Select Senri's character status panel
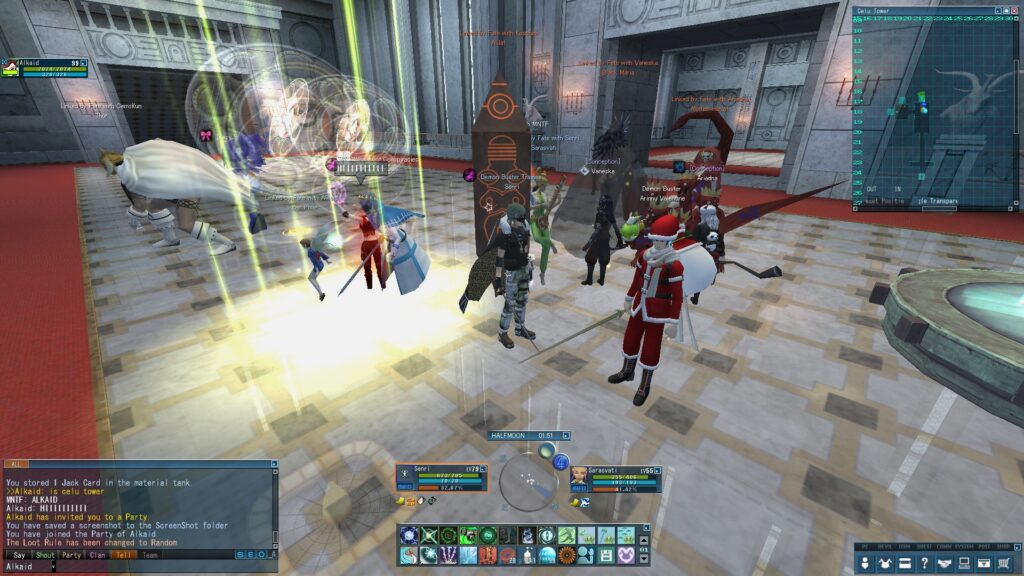This screenshot has width=1024, height=576. [441, 480]
